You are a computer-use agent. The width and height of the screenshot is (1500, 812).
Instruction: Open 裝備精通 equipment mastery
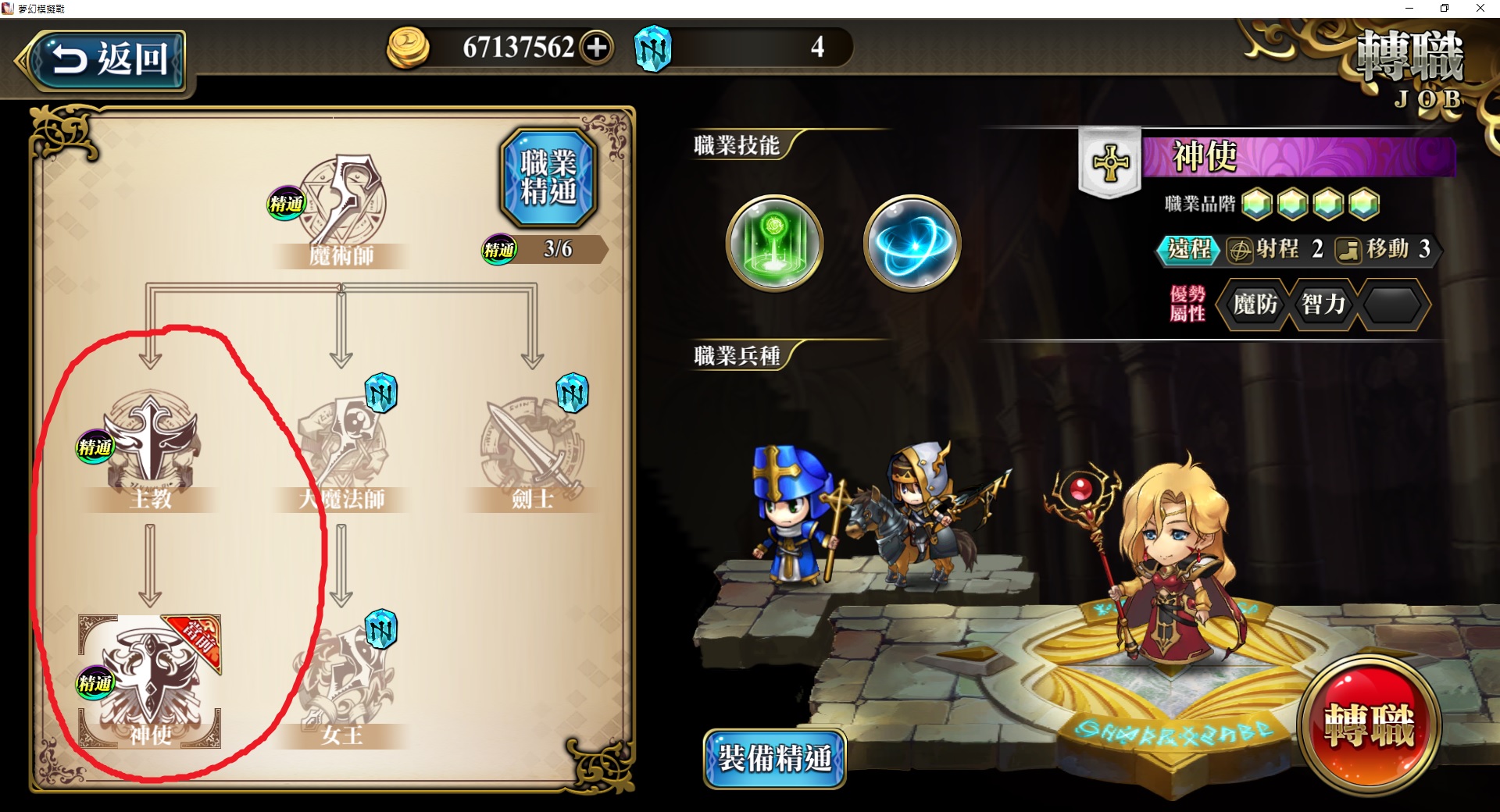tap(774, 758)
